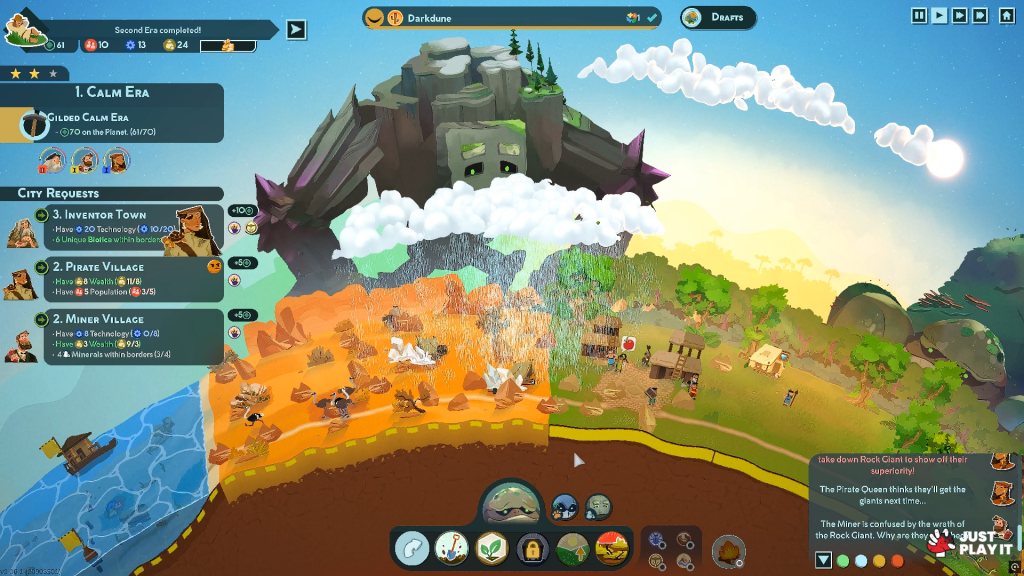Screen dimensions: 1024x576
Task: Activate the savanna tree biome ability
Action: (612, 548)
